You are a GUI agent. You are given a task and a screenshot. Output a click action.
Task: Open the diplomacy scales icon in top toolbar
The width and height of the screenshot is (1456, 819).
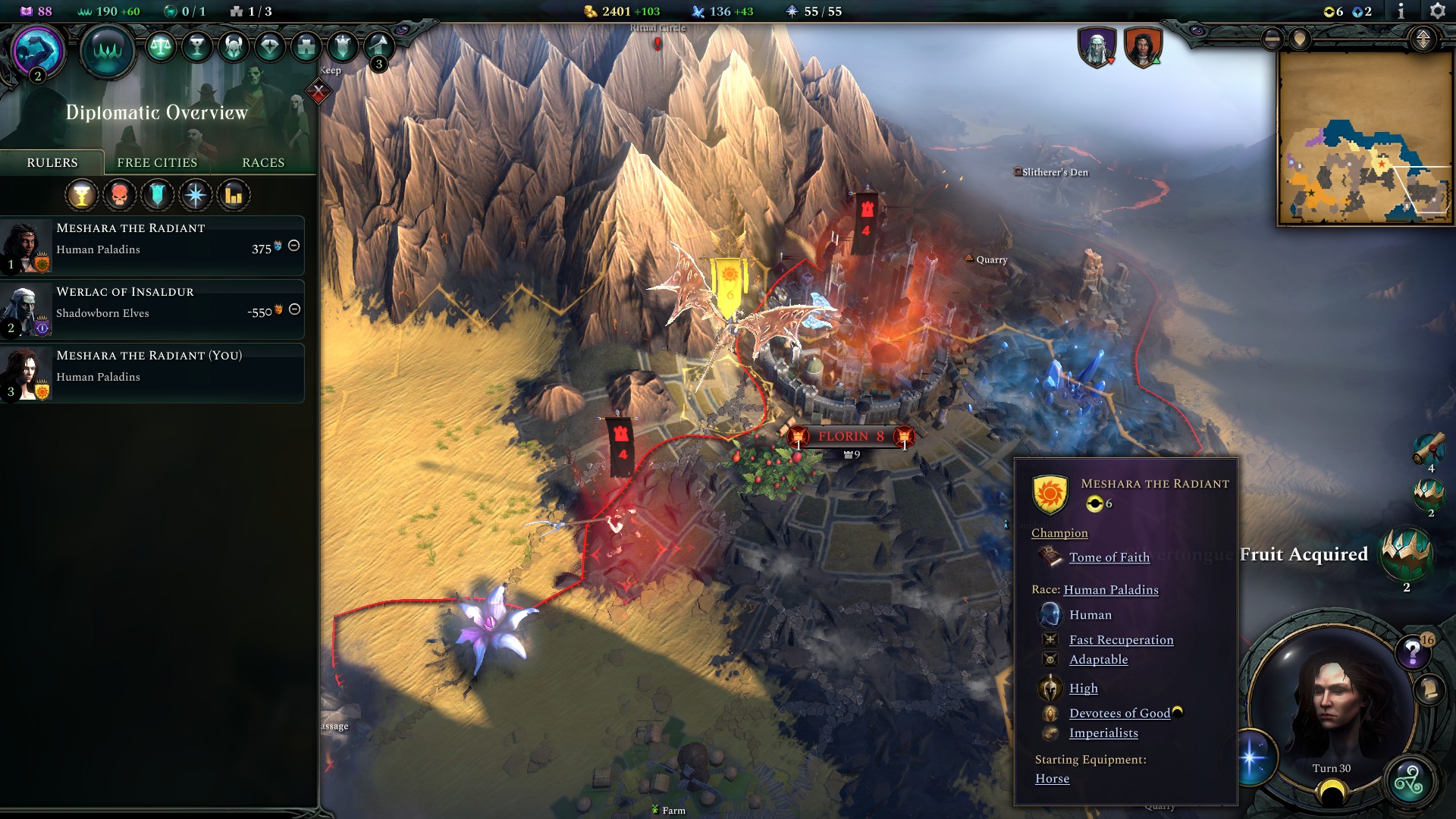159,46
